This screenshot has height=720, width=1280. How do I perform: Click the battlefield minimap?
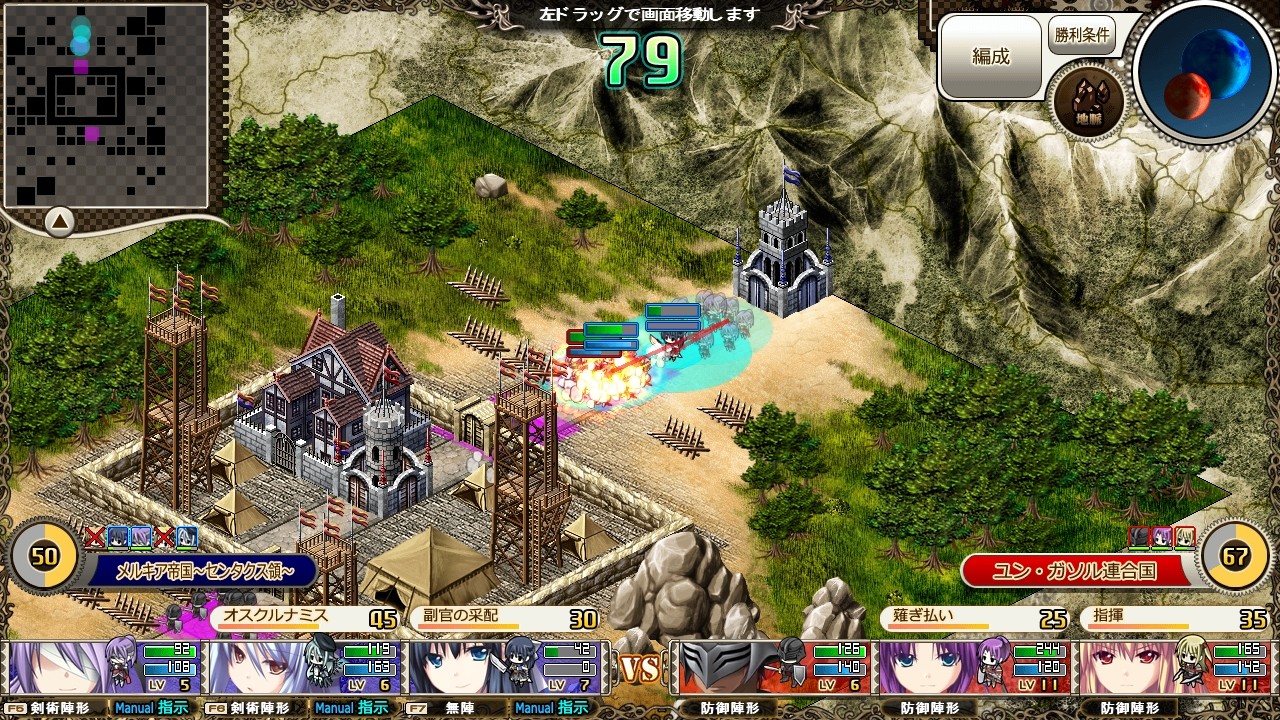(x=105, y=104)
